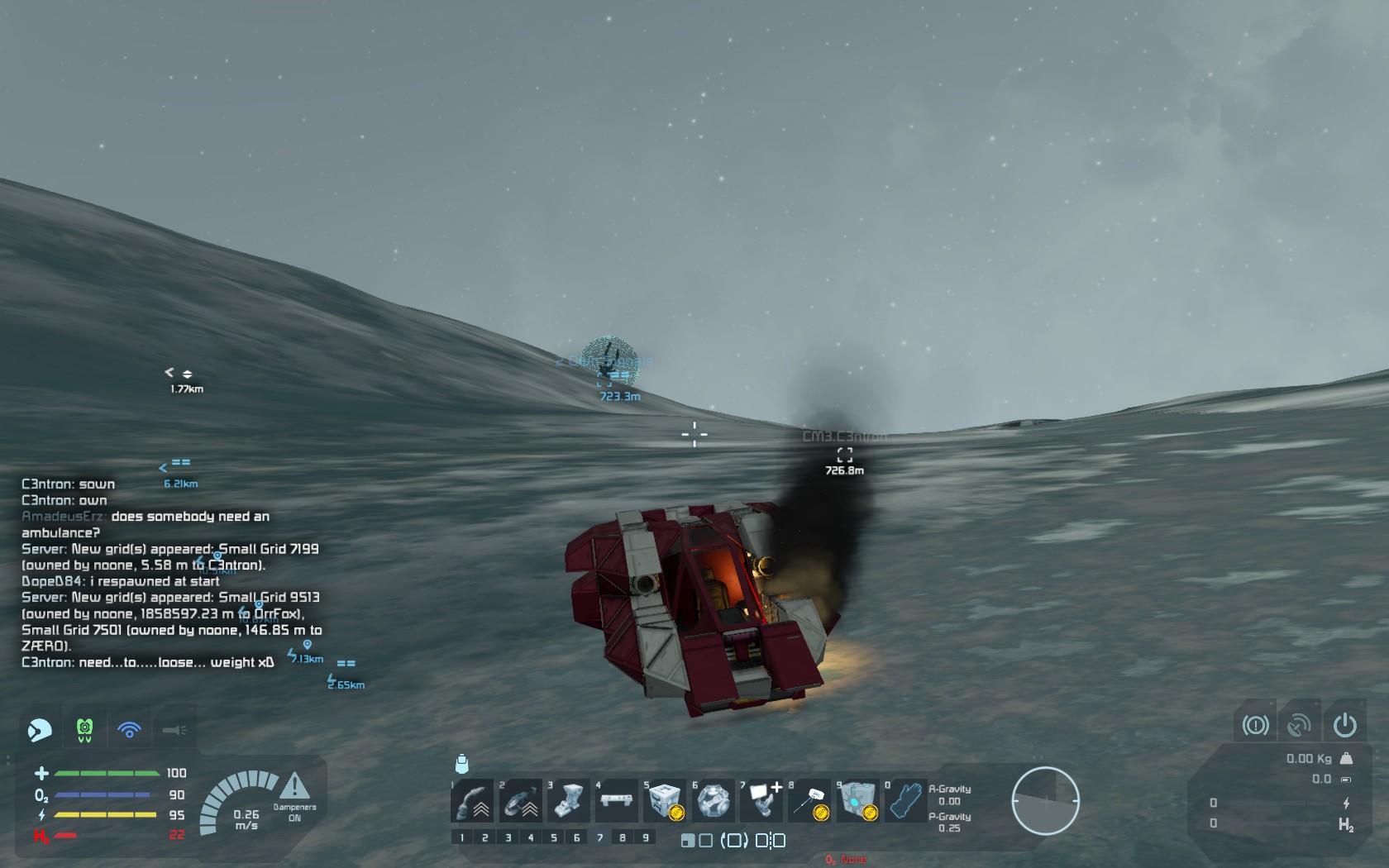Switch to toolbar page 3
The width and height of the screenshot is (1389, 868).
508,837
